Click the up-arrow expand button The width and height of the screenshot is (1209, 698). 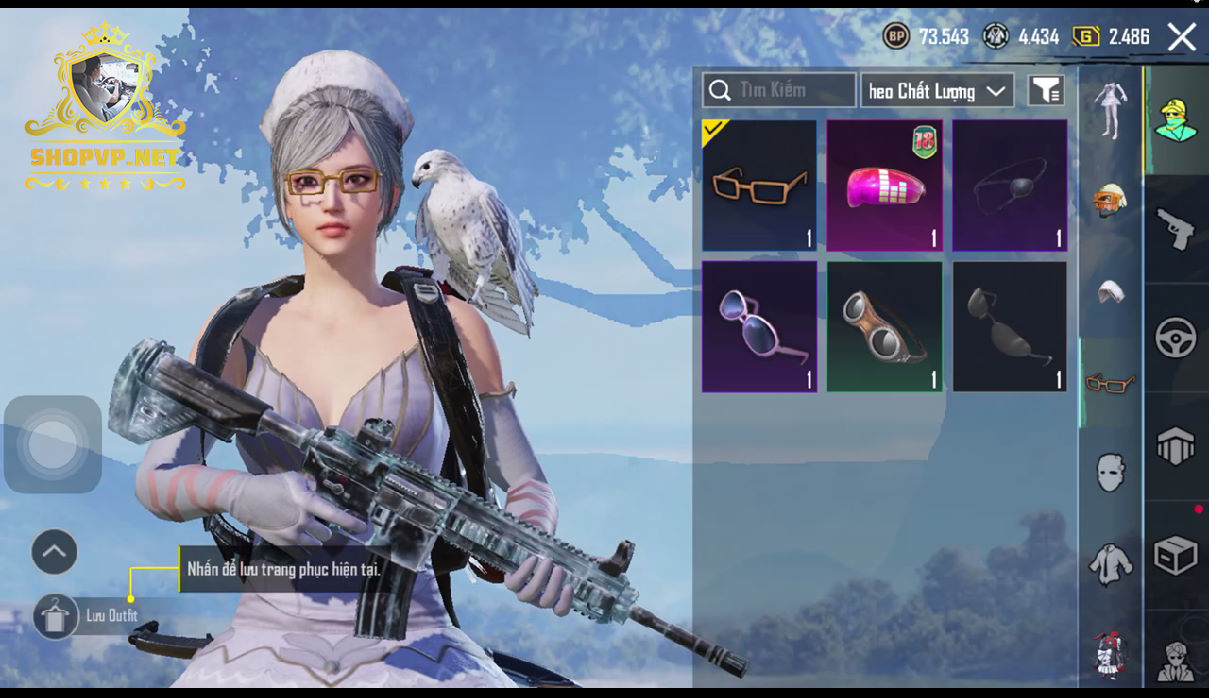tap(54, 552)
